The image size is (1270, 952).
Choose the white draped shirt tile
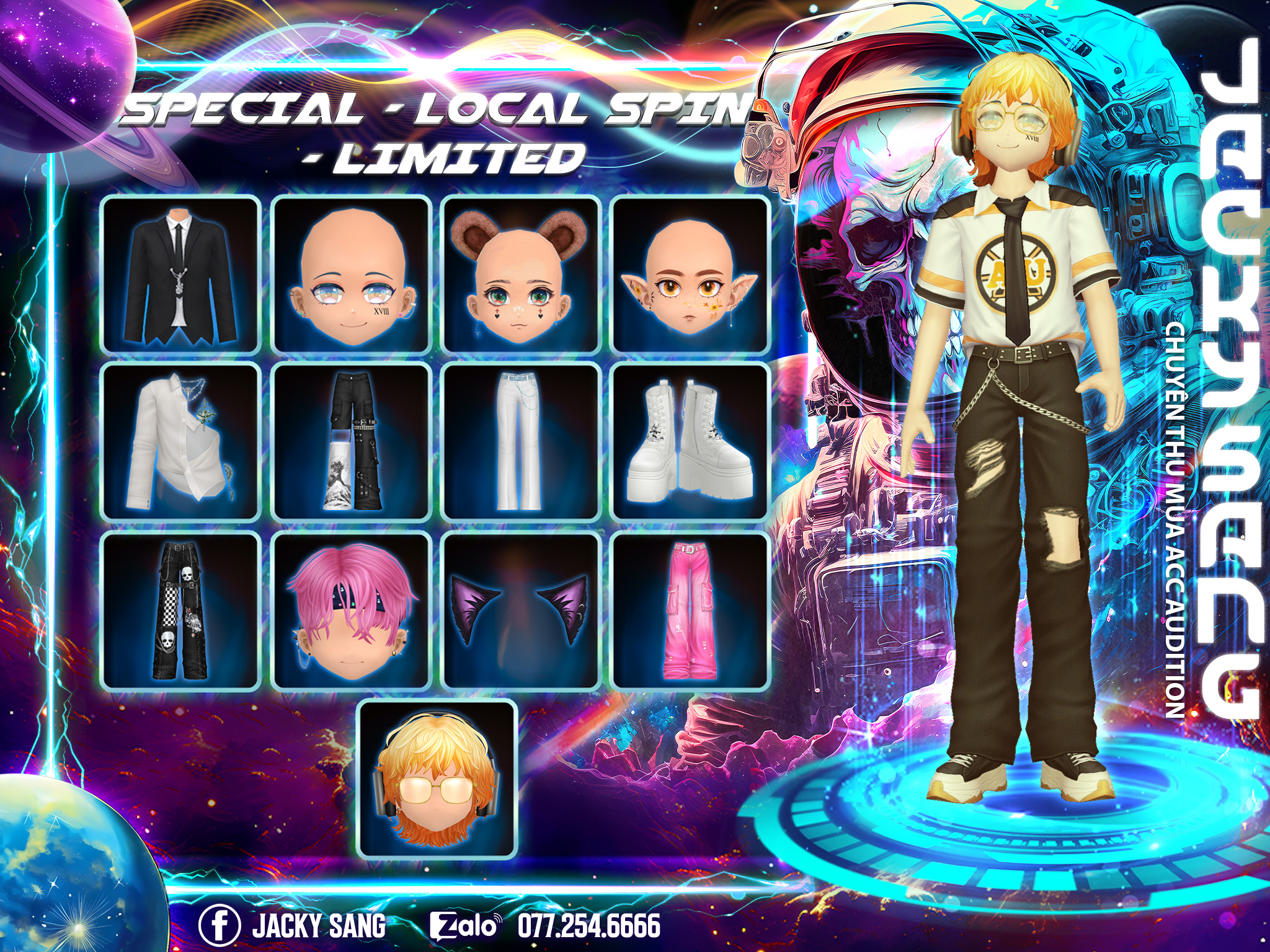coord(180,442)
